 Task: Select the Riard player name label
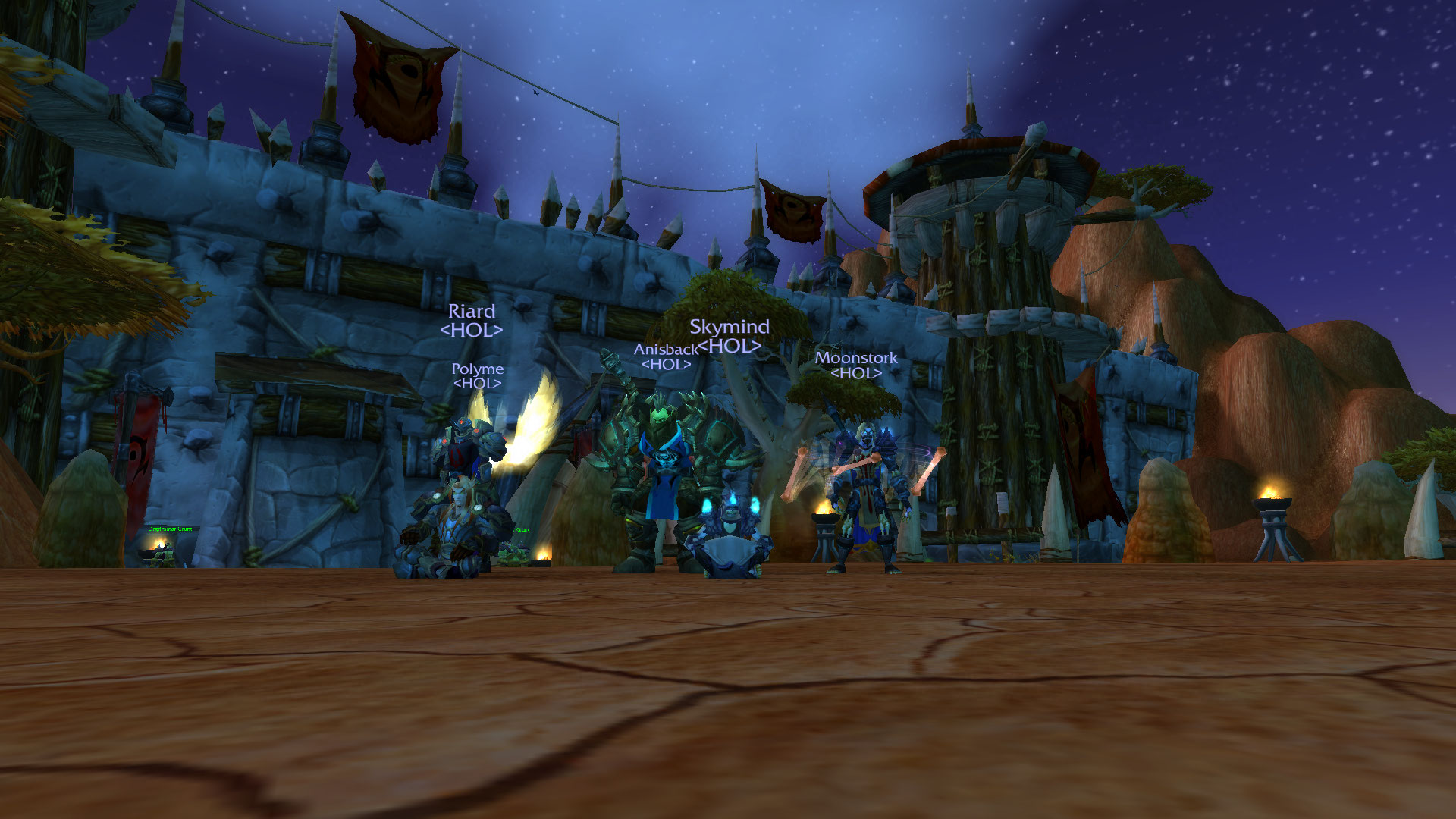click(471, 312)
